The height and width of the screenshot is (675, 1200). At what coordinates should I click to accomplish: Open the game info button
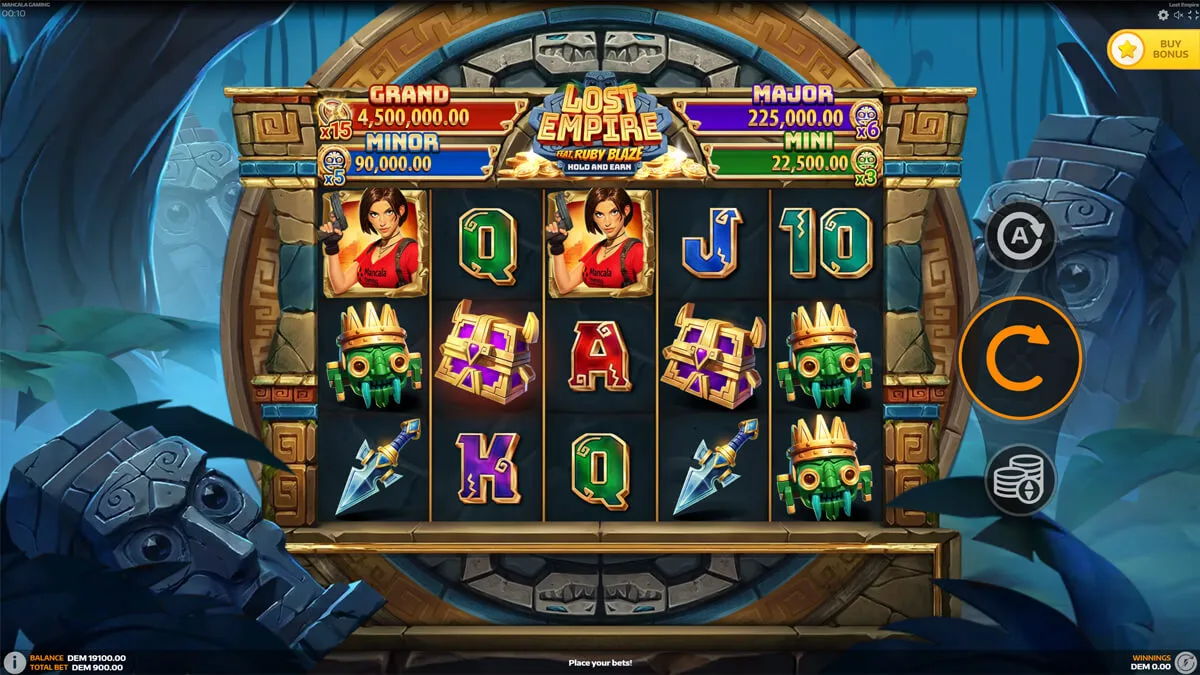pos(14,662)
